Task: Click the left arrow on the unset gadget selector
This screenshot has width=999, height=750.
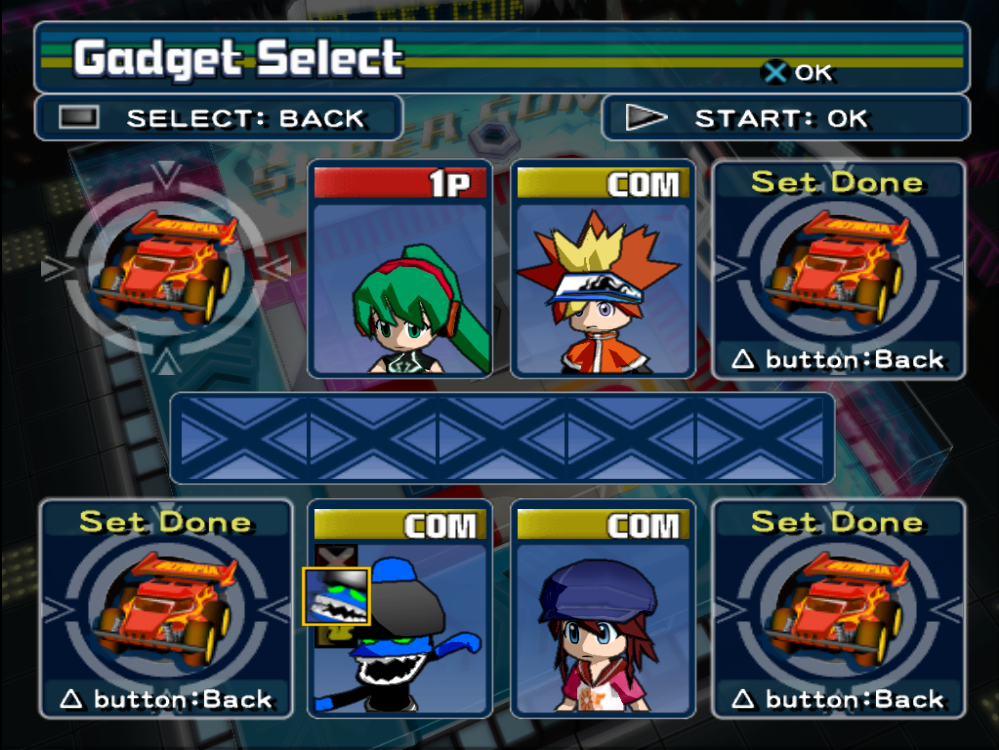Action: click(x=54, y=268)
